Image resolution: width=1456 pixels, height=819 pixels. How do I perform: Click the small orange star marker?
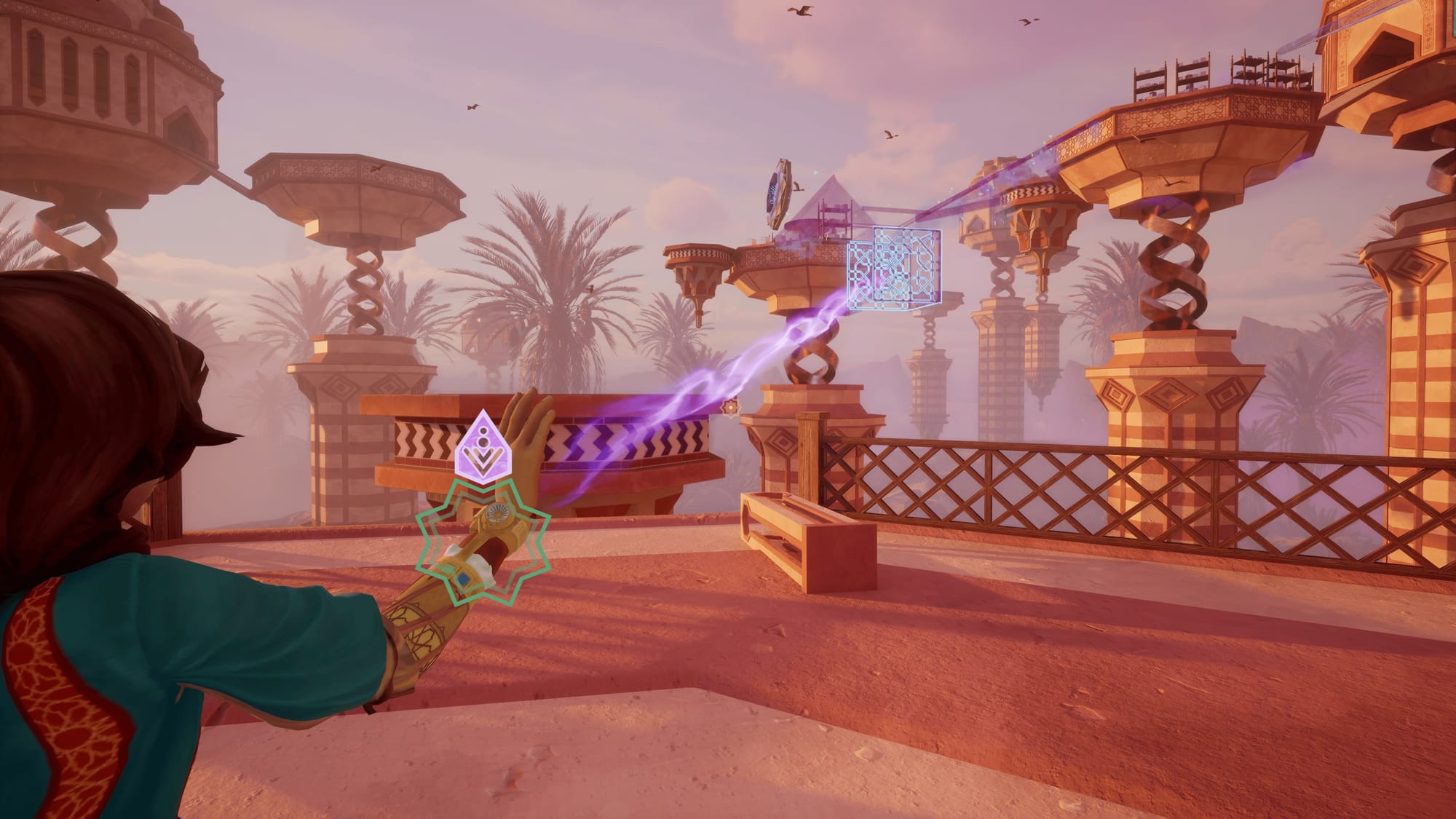[x=727, y=408]
